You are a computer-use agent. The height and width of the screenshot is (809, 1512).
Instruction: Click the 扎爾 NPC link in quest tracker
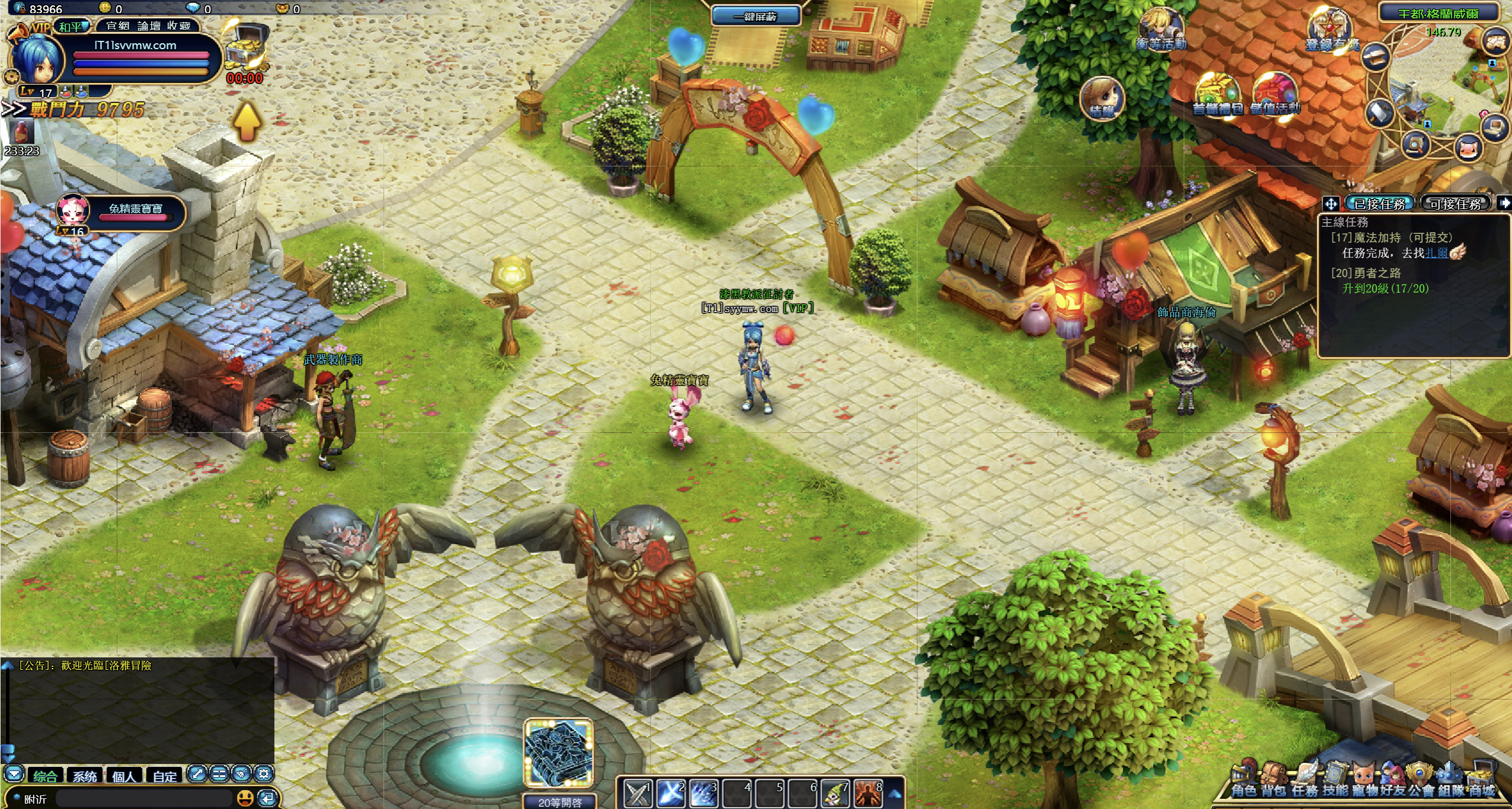pos(1436,253)
